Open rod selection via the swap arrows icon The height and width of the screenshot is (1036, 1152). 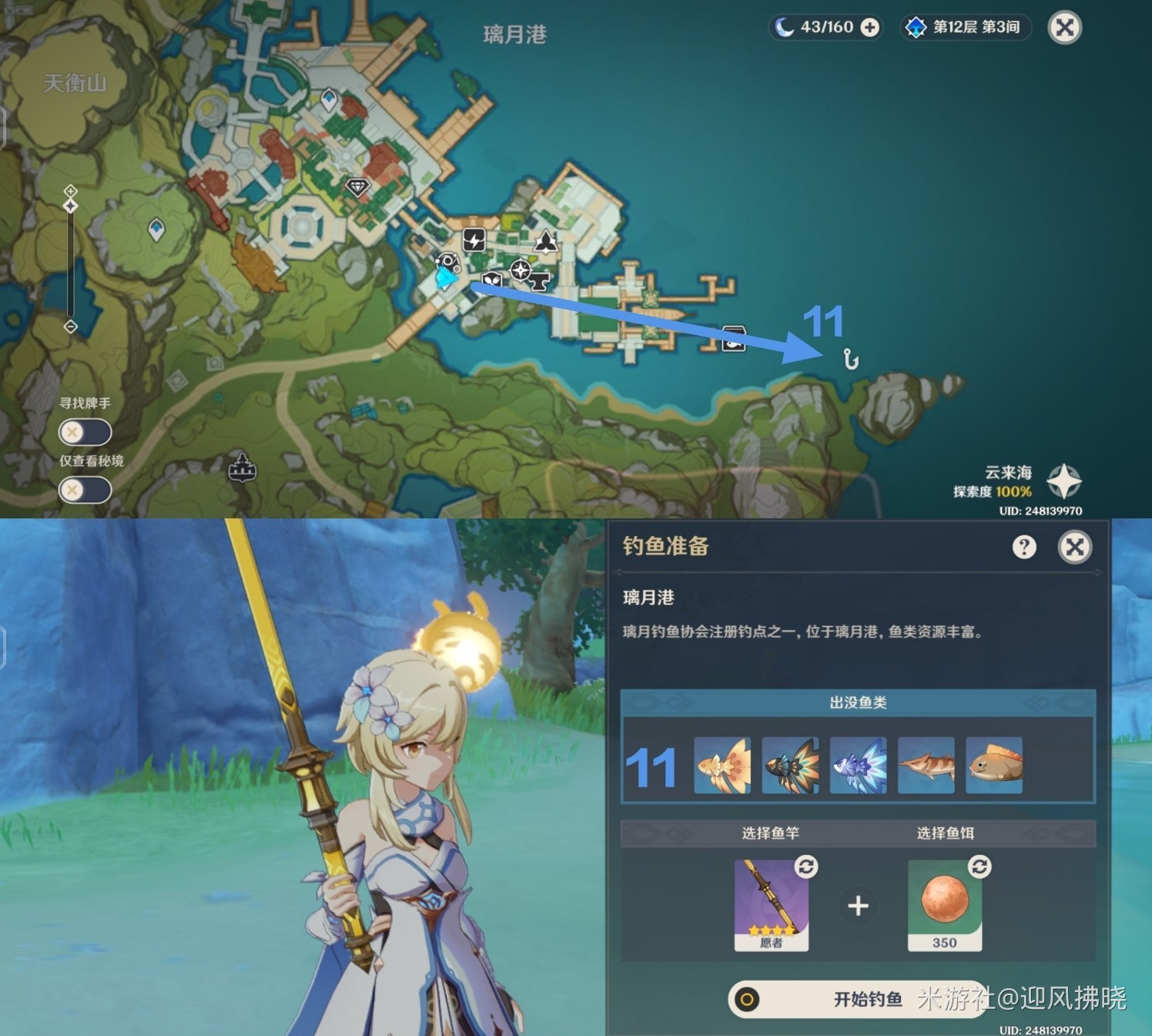[x=805, y=867]
